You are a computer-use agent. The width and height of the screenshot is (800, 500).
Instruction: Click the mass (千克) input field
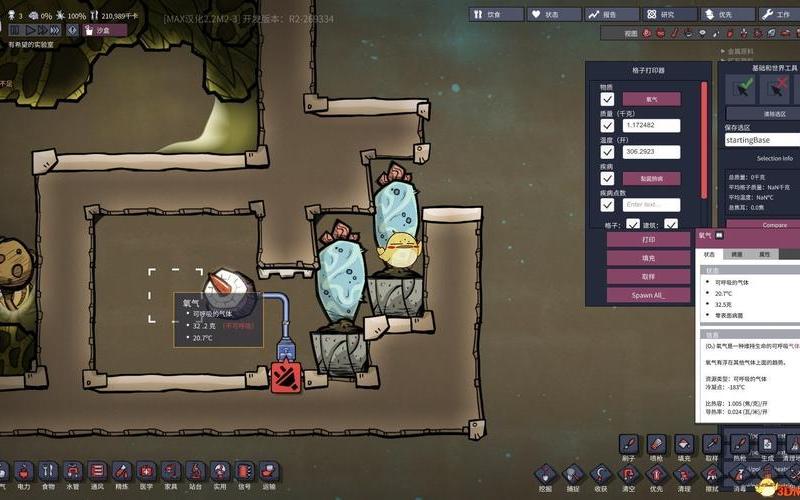point(651,126)
